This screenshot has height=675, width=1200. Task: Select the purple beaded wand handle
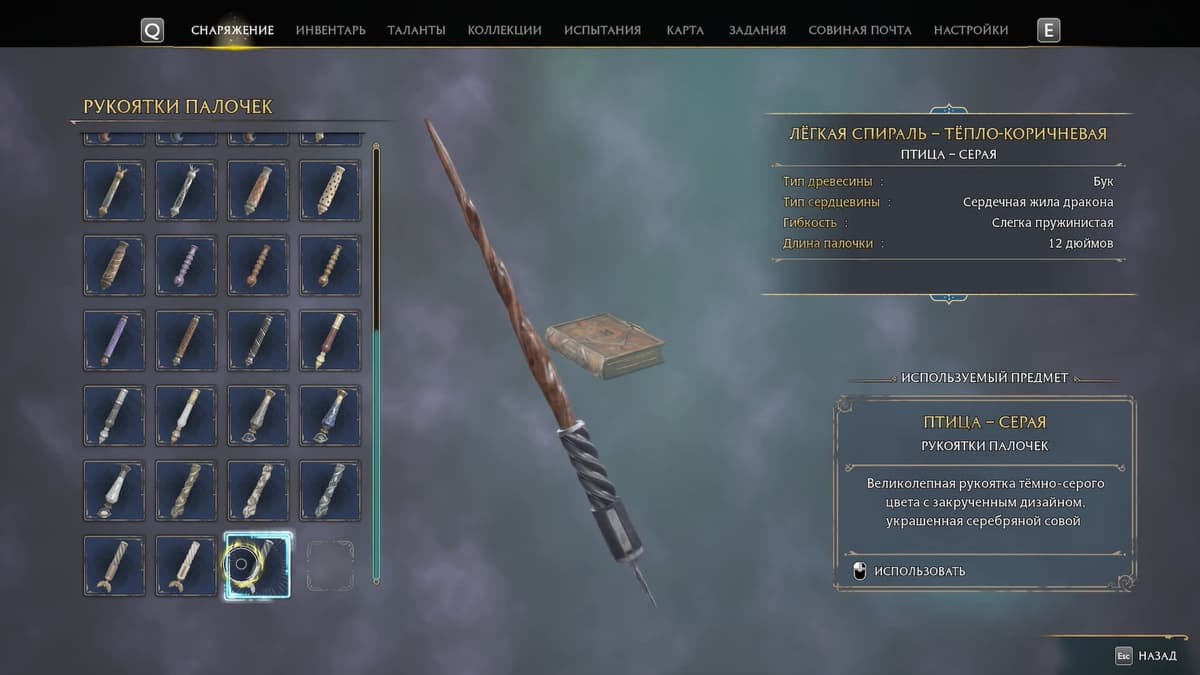coord(186,265)
